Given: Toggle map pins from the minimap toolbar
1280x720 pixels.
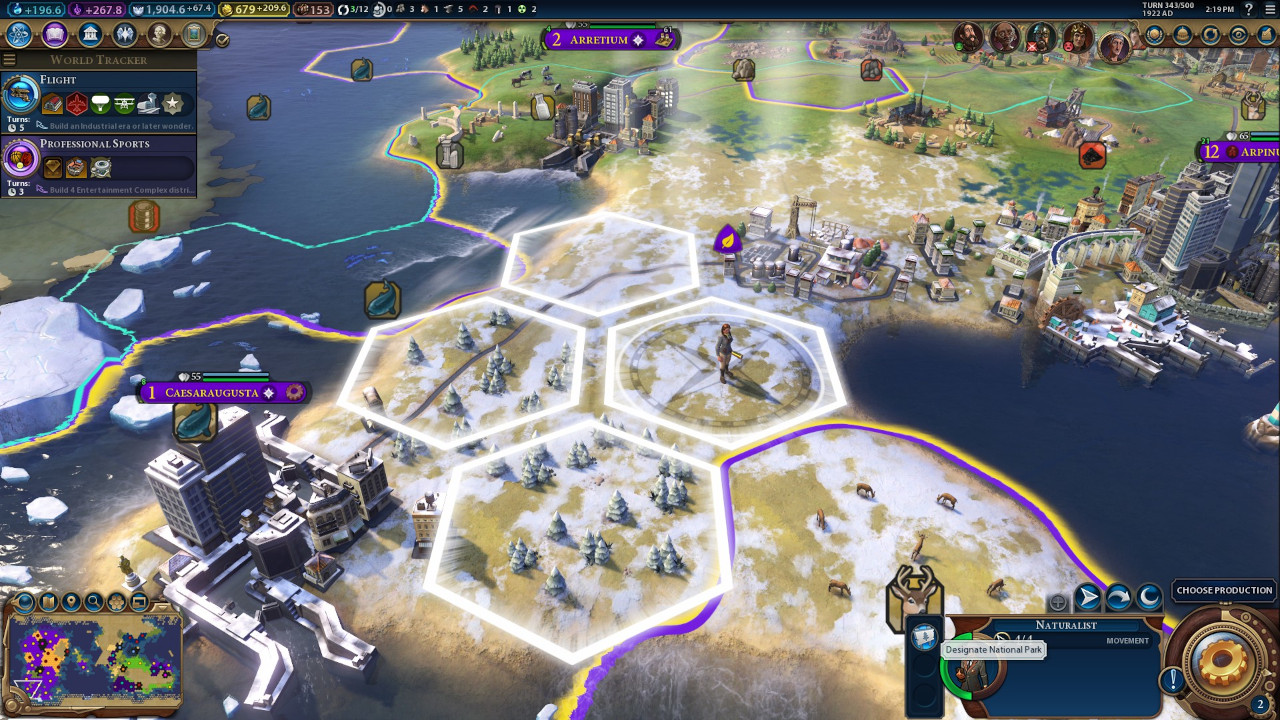Looking at the screenshot, I should click(x=70, y=602).
